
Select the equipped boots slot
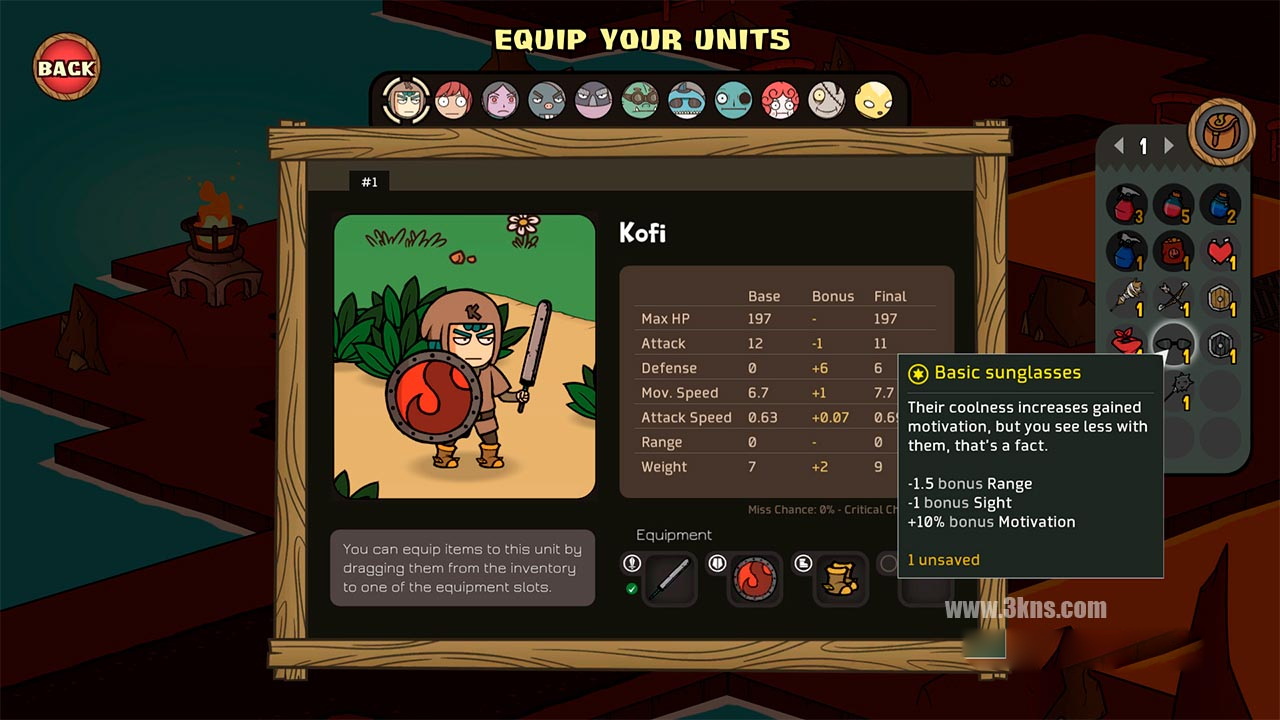(840, 580)
